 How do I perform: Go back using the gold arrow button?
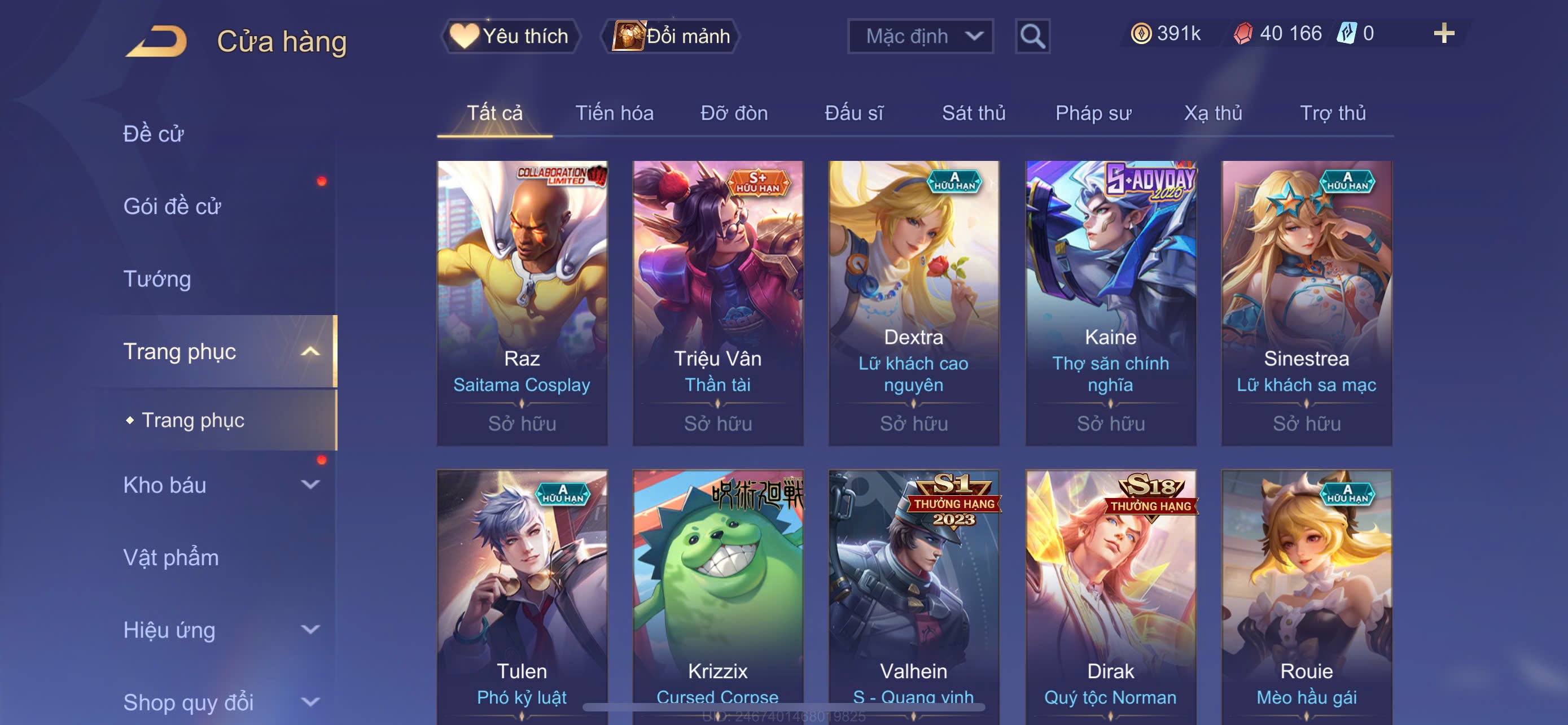pyautogui.click(x=157, y=41)
